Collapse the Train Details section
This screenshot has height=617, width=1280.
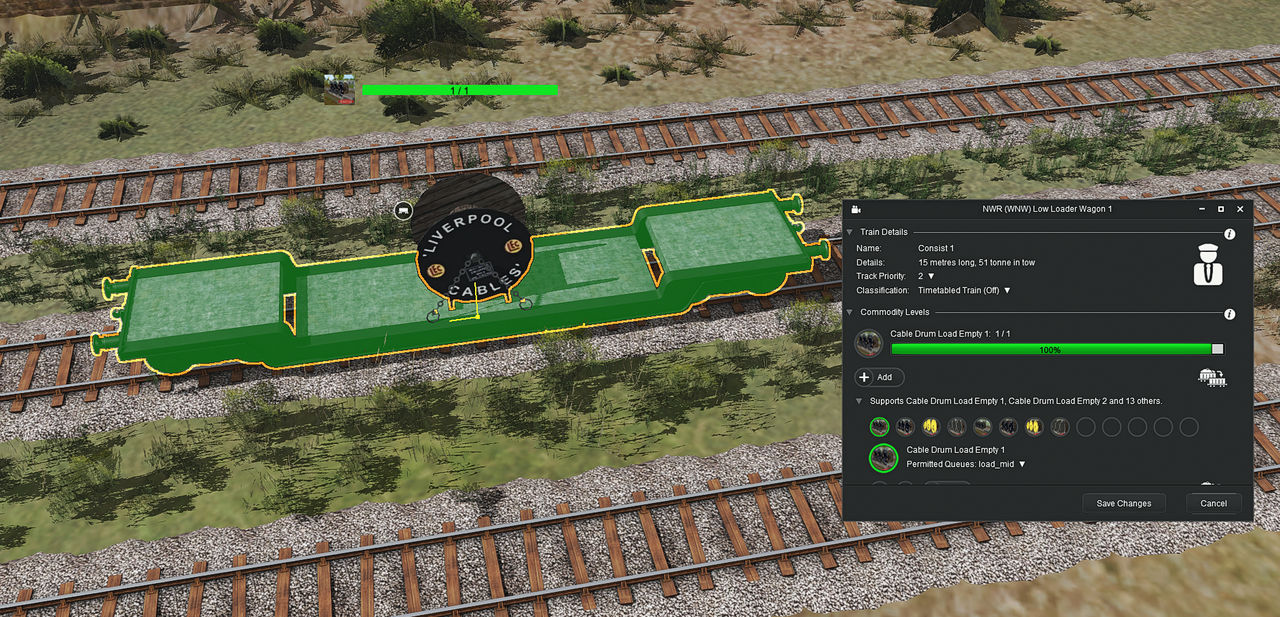850,232
